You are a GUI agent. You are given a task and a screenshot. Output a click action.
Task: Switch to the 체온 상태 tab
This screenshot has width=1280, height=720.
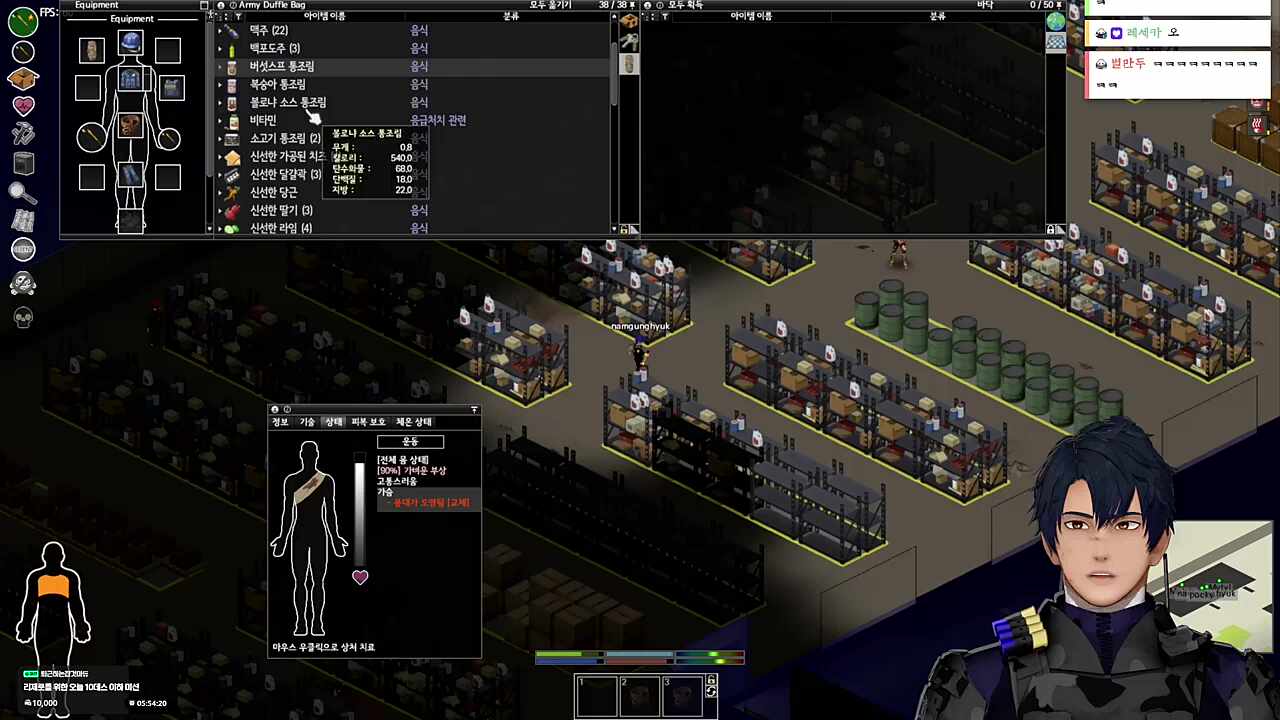[413, 422]
